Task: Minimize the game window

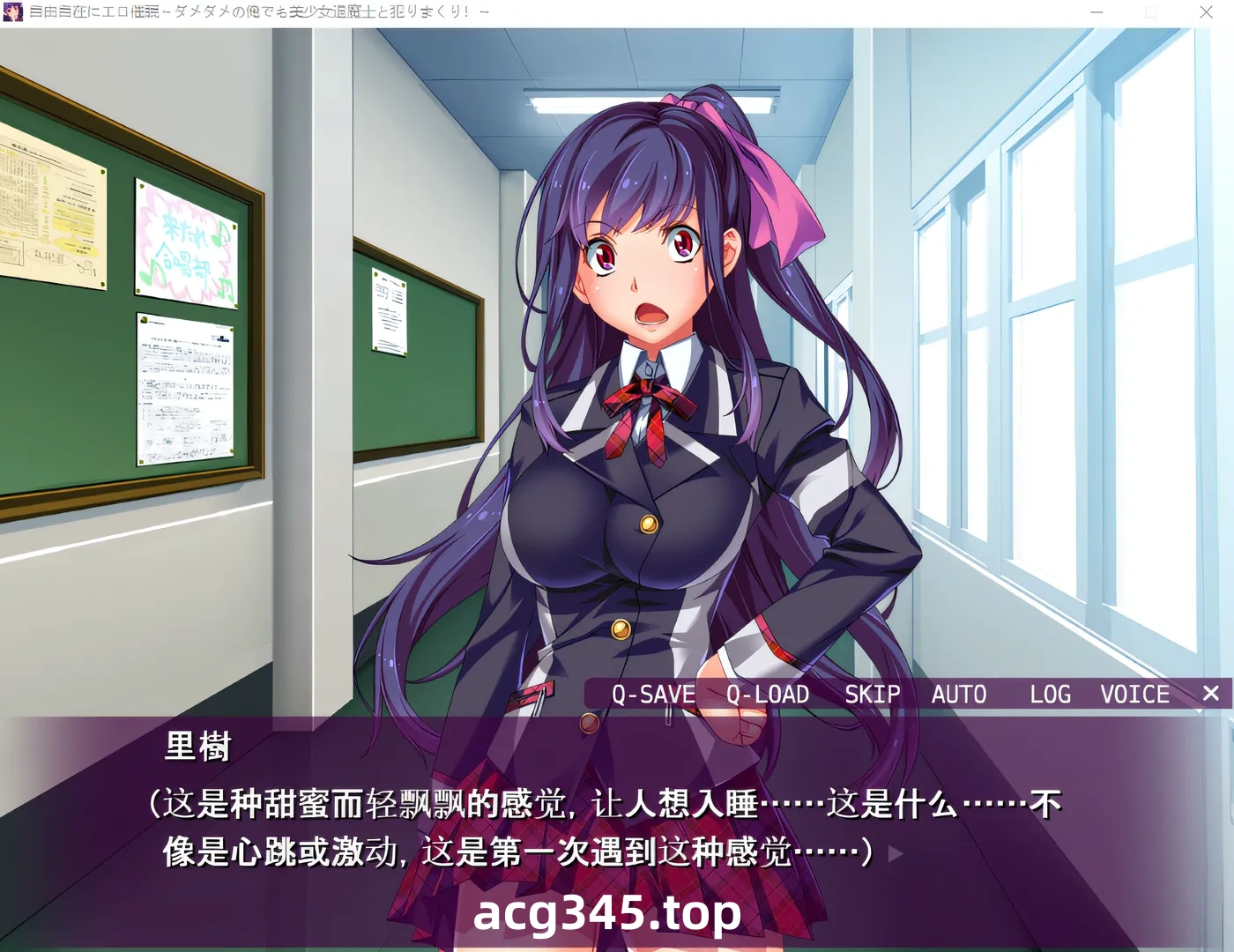Action: (1096, 12)
